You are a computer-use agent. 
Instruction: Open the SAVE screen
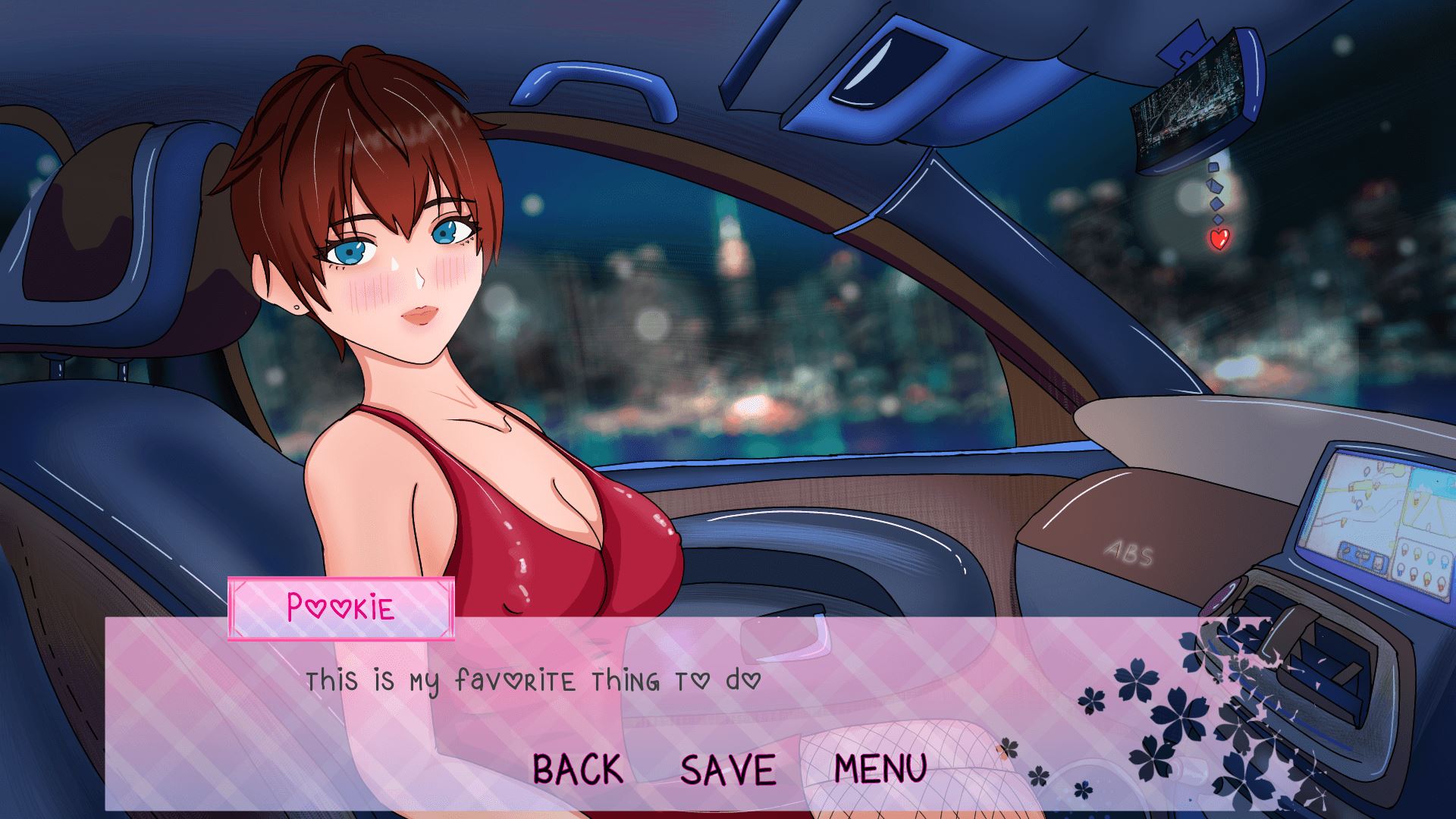coord(728,768)
